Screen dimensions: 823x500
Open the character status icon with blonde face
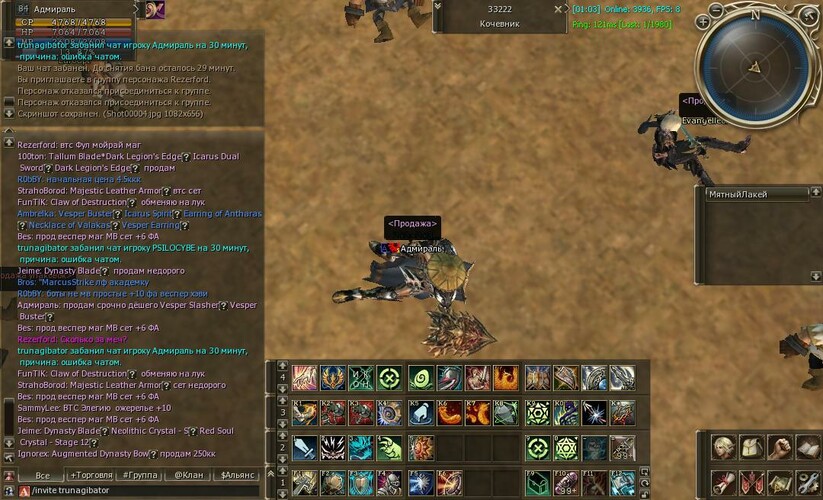point(724,447)
